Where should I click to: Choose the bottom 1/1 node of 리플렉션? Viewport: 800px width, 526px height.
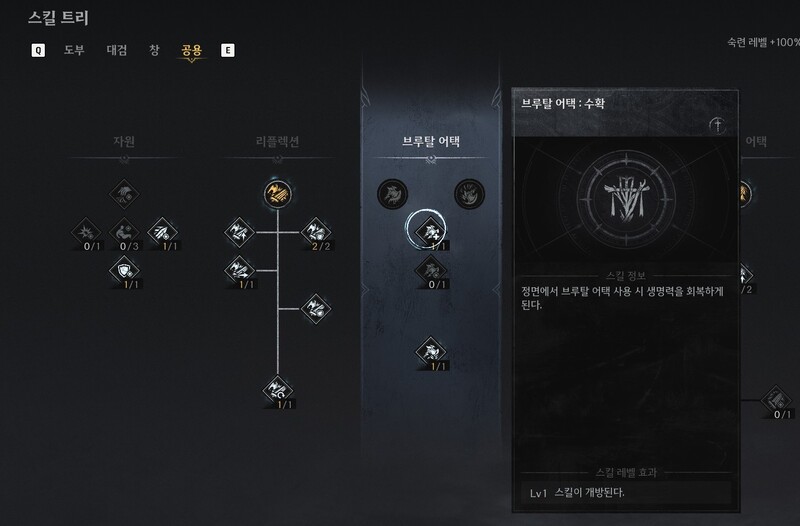(x=276, y=388)
